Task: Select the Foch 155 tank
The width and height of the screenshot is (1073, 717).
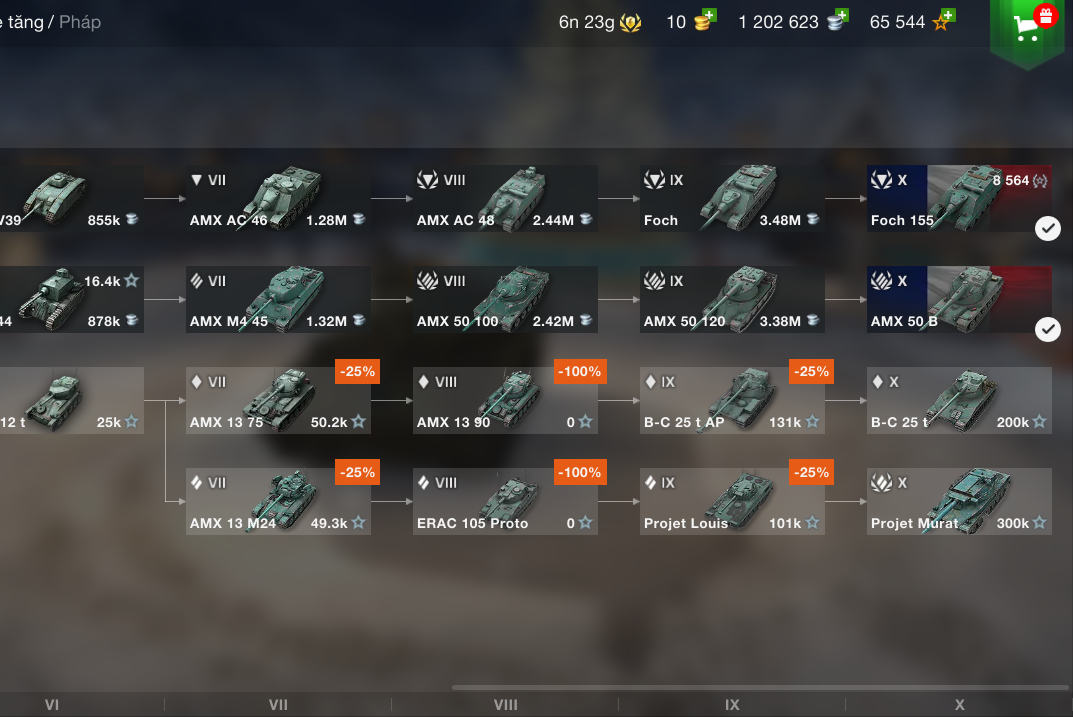Action: point(959,199)
